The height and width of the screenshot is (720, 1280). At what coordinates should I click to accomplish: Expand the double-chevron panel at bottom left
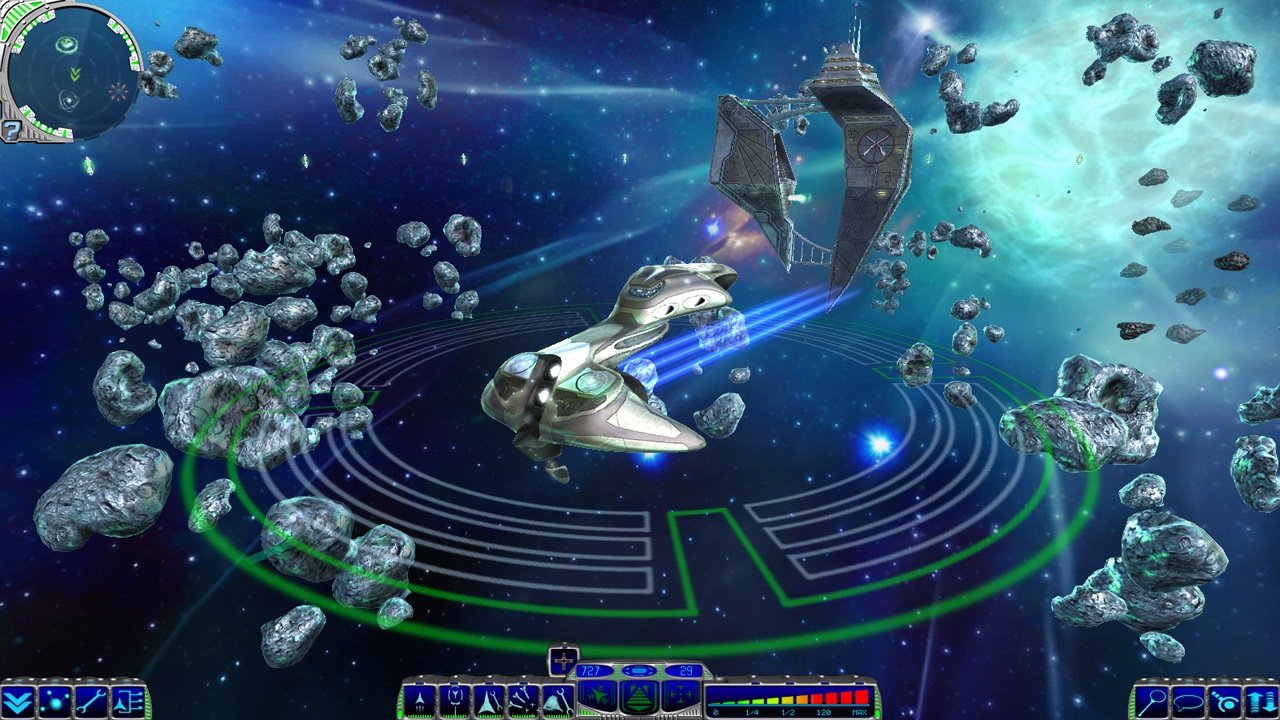[16, 701]
